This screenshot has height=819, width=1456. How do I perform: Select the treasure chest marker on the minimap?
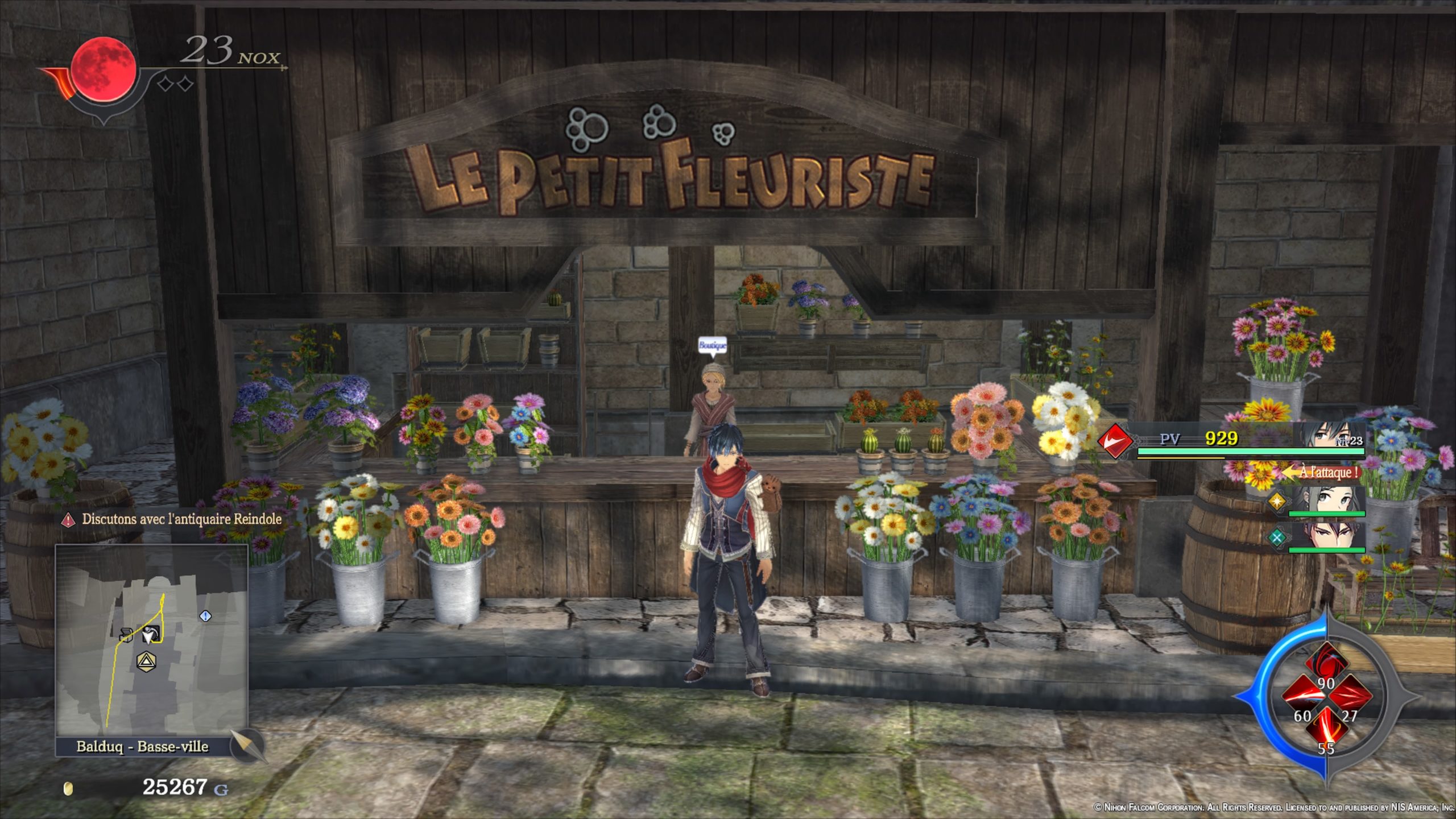point(126,635)
